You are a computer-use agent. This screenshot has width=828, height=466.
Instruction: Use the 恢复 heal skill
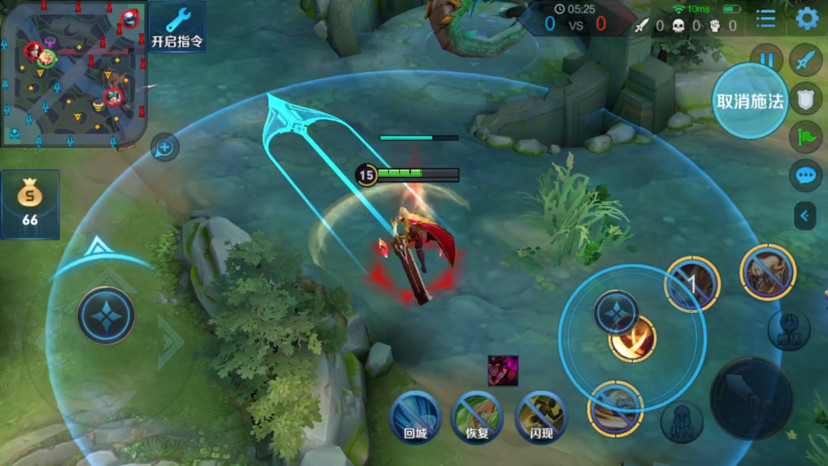tap(477, 415)
